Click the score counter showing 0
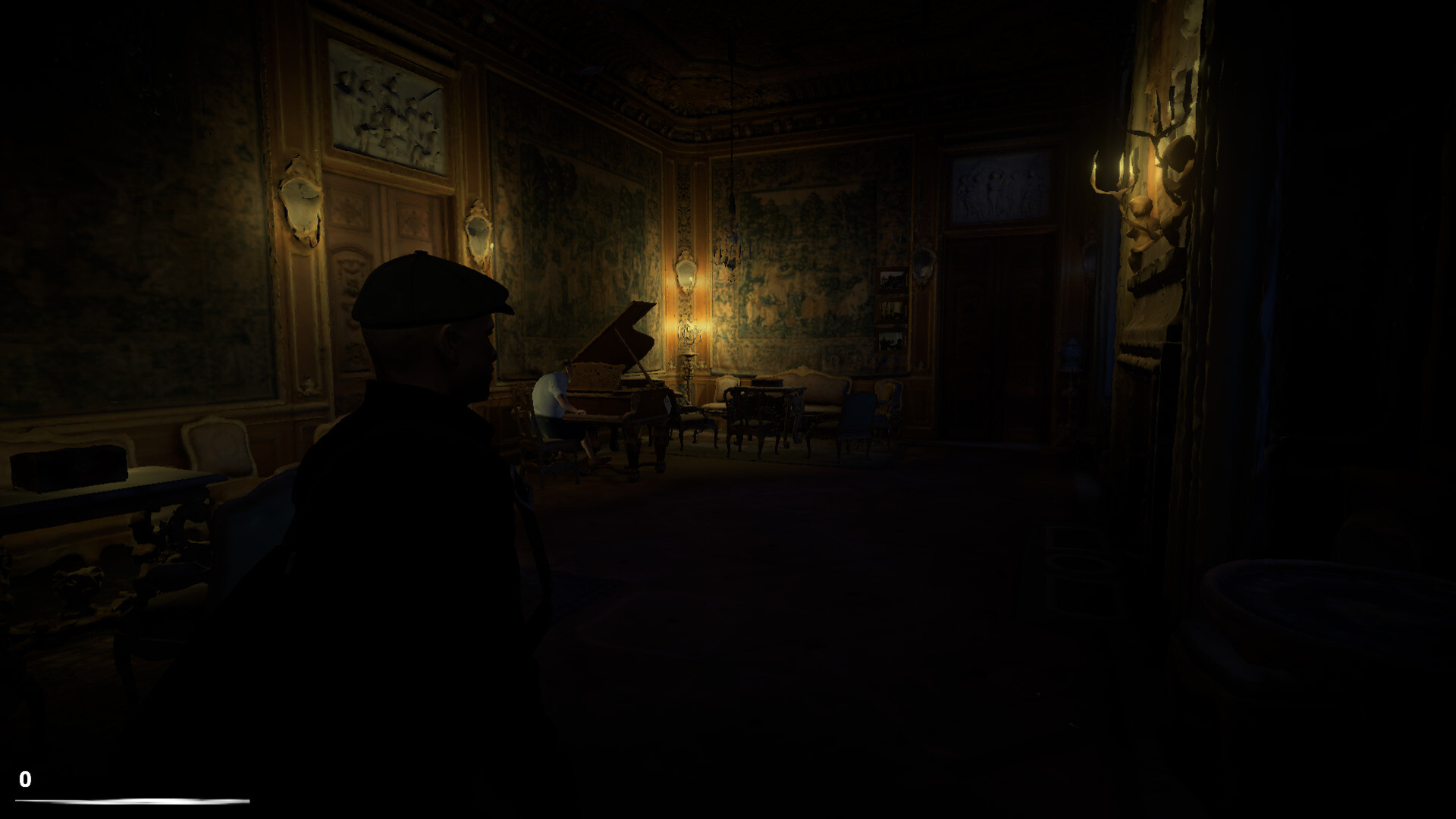The image size is (1456, 819). point(27,778)
